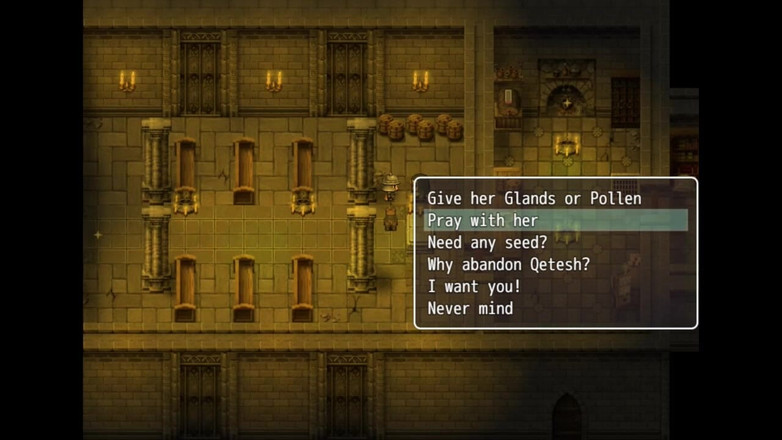This screenshot has height=440, width=782.
Task: Select "Never mind" to exit dialogue
Action: 470,309
